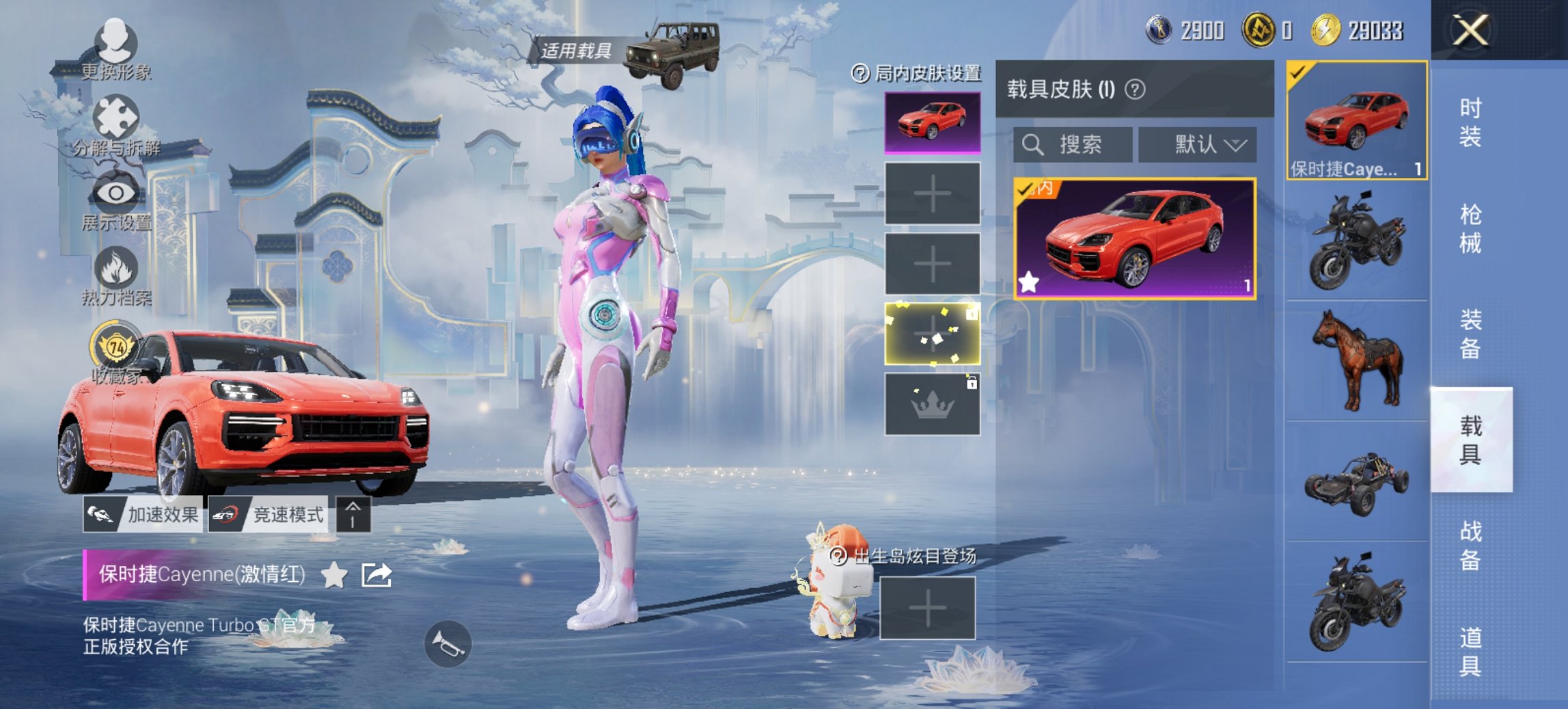The height and width of the screenshot is (709, 1568).
Task: Select the buggy vehicle thumbnail
Action: [x=1357, y=482]
